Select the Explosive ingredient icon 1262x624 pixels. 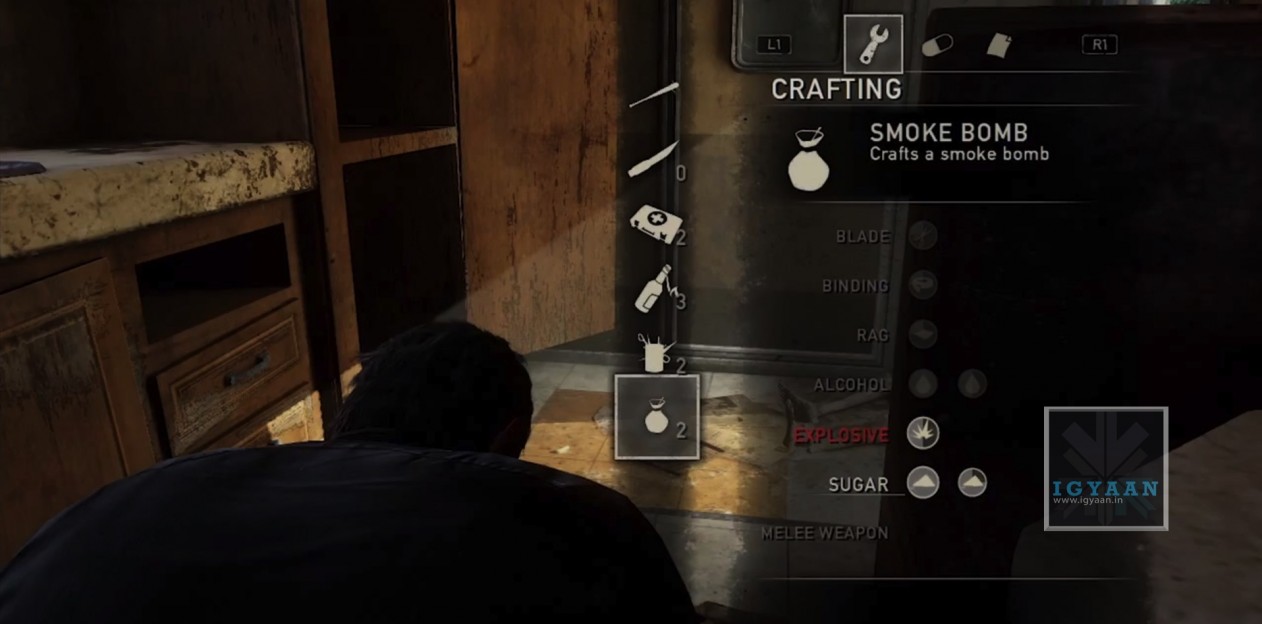click(x=923, y=433)
